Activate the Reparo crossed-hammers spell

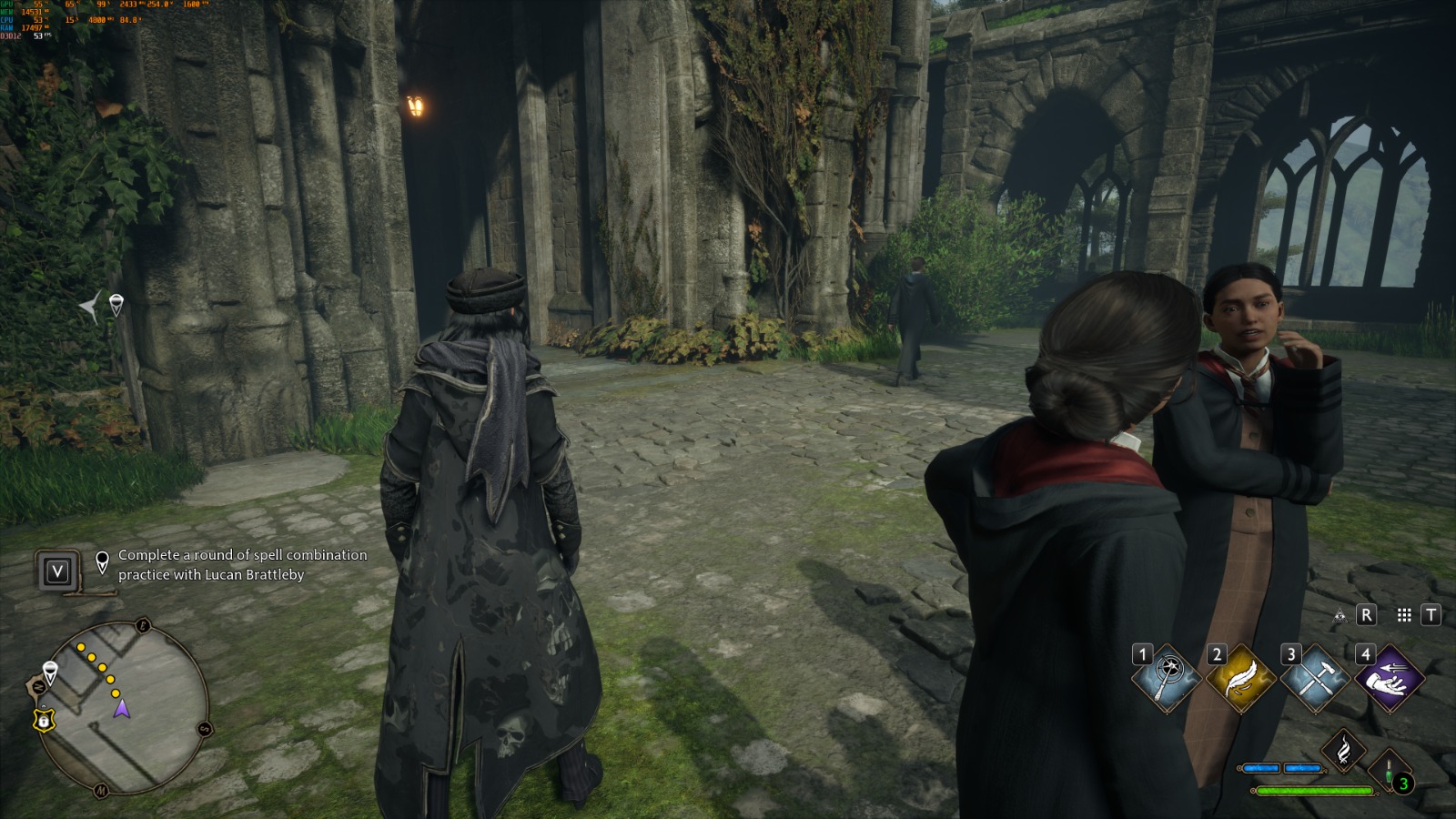pos(1313,680)
